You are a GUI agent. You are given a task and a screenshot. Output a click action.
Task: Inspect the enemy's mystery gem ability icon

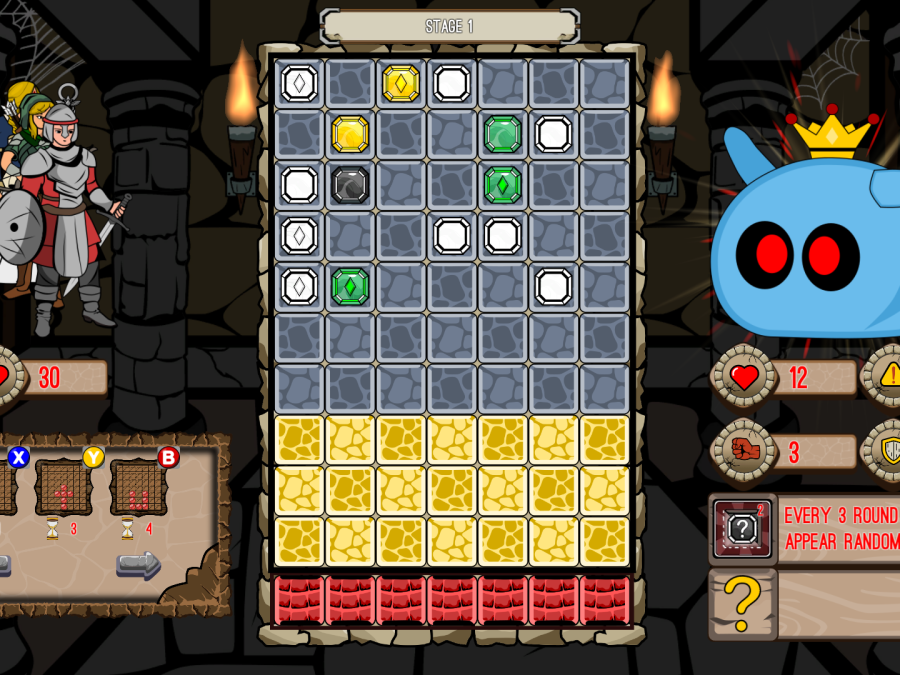pos(742,528)
